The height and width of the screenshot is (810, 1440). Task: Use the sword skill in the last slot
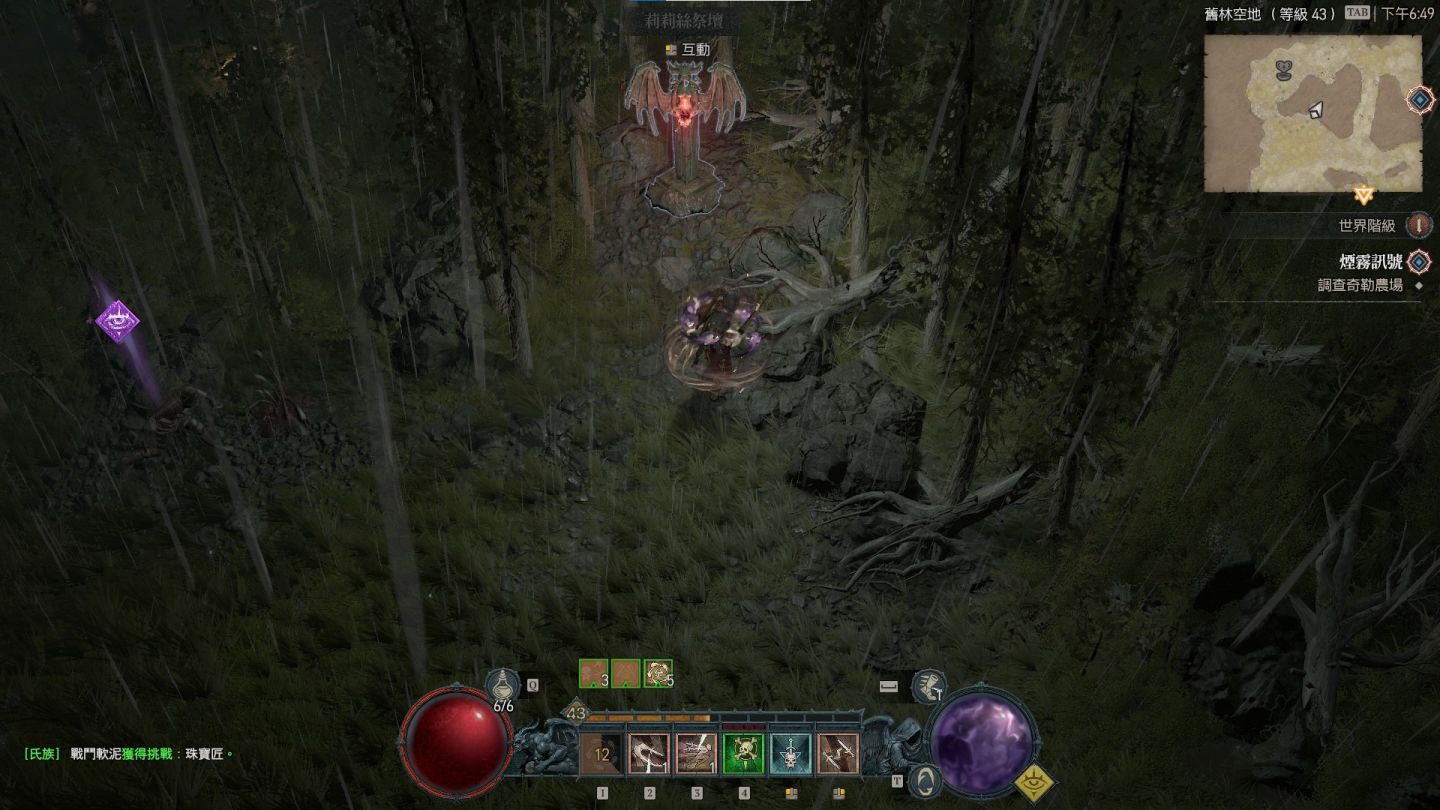pos(837,754)
